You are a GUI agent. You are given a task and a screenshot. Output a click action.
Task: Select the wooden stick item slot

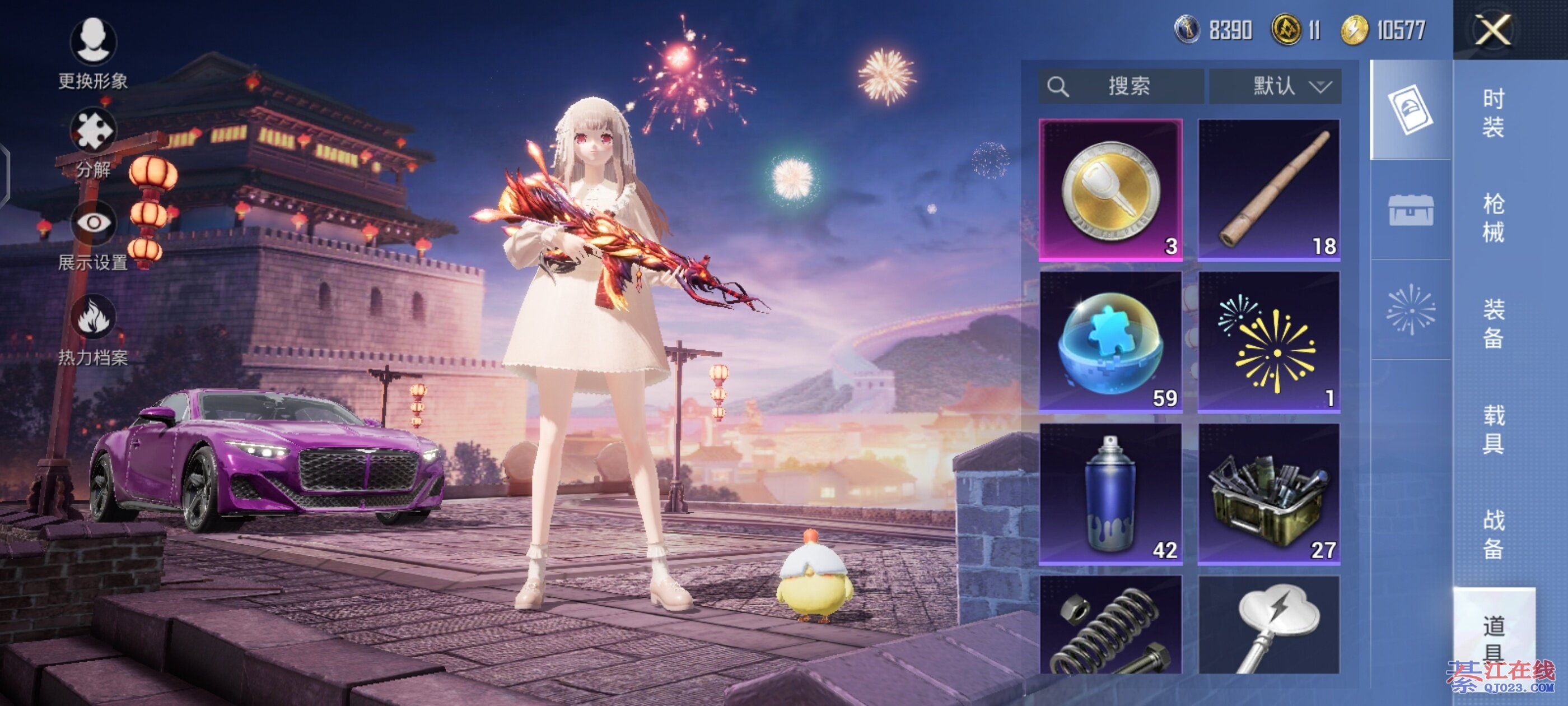pos(1268,189)
